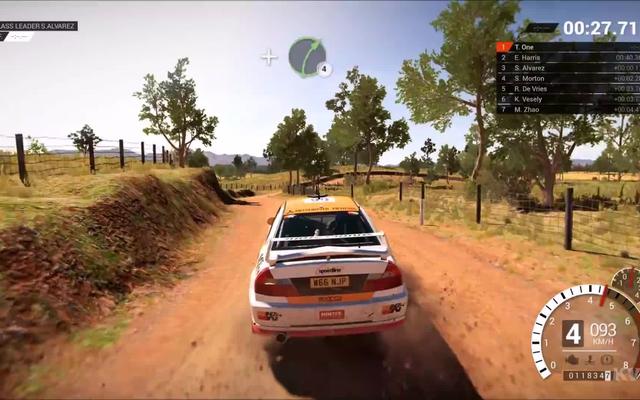Click the Class Leader S. Alvarez banner
Viewport: 640px width, 400px height.
(x=38, y=26)
